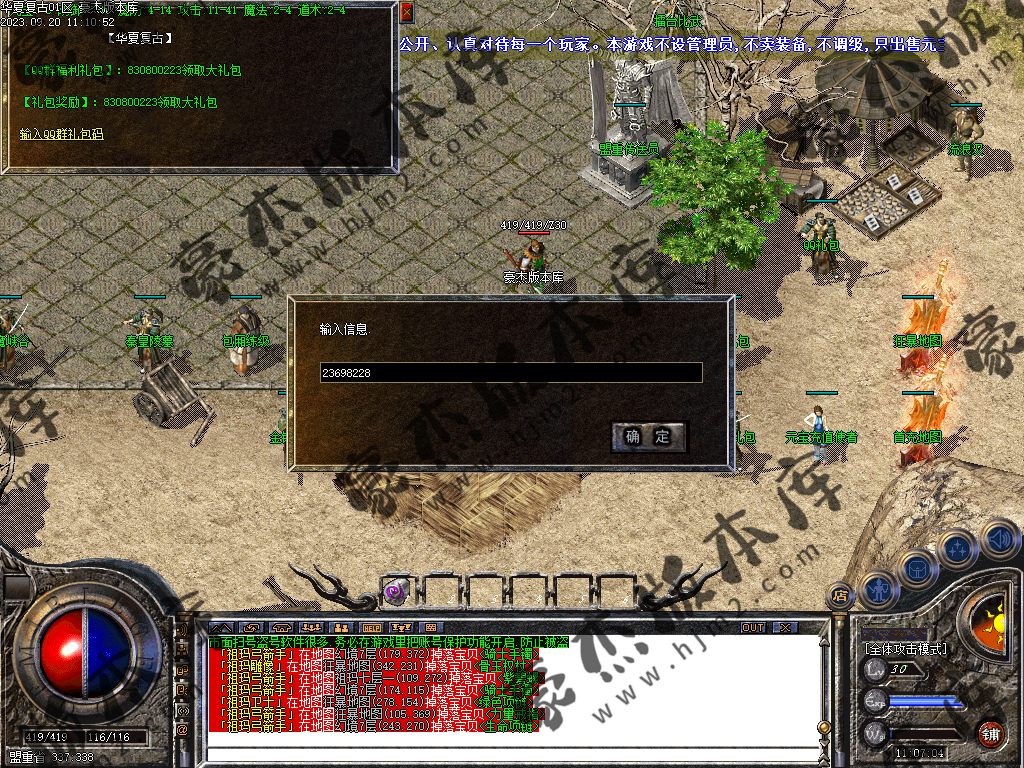
Task: Switch the 全体攻击模式 attack mode label
Action: (x=905, y=649)
